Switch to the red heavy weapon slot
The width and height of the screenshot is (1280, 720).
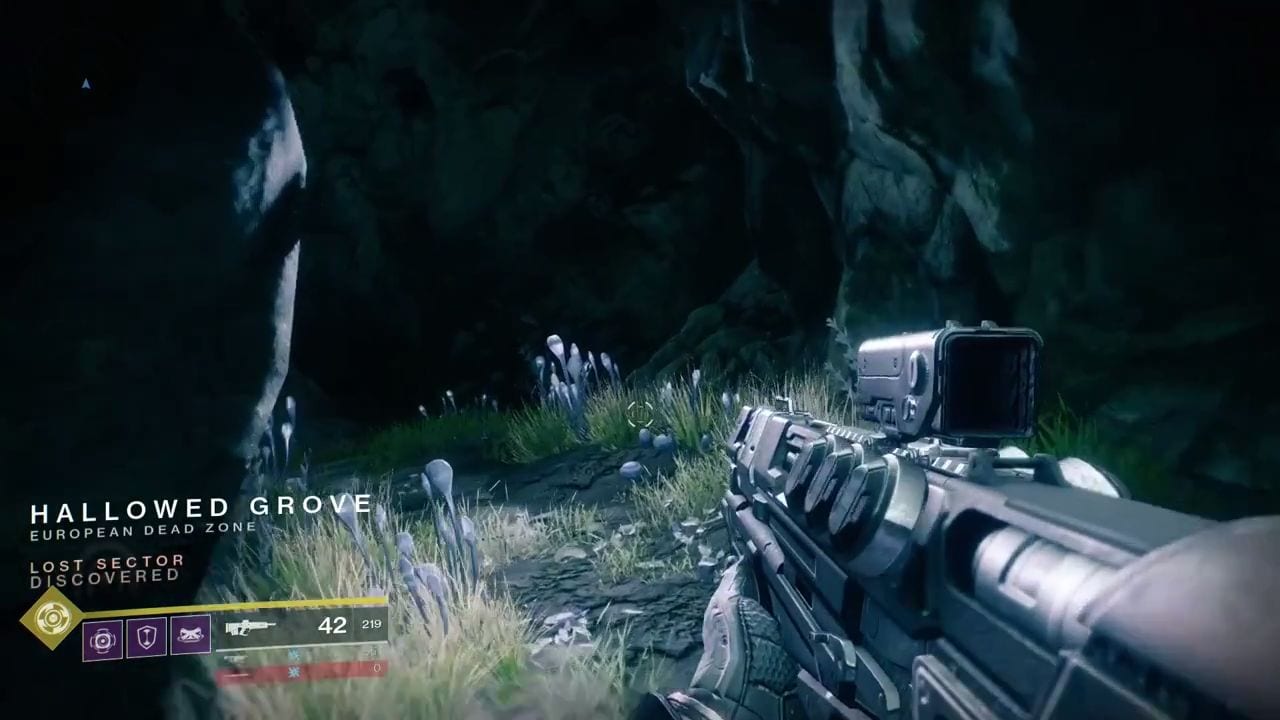click(301, 670)
